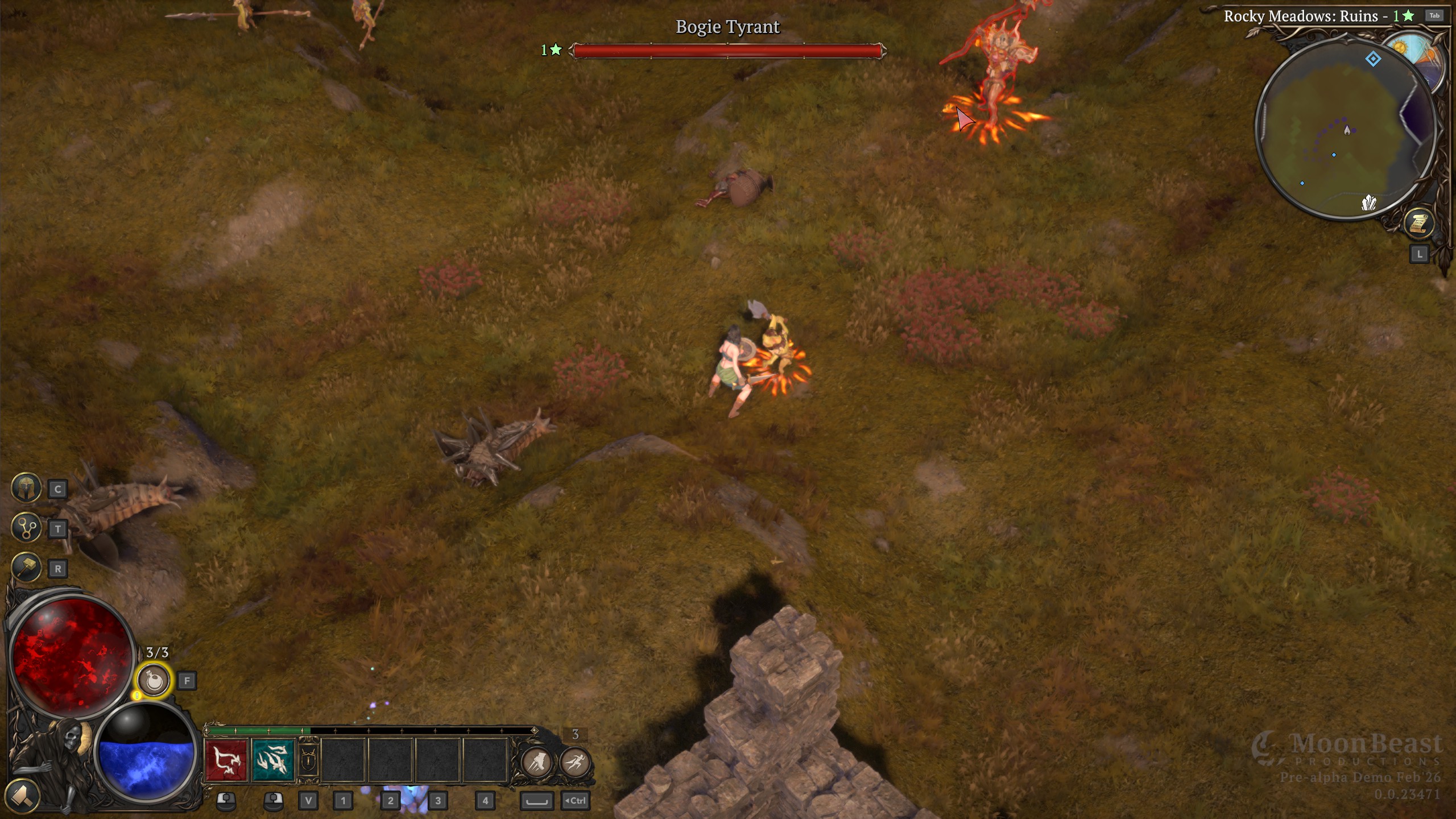Select the sword-and-shield weapon set slot
This screenshot has width=1456, height=819.
(x=308, y=760)
